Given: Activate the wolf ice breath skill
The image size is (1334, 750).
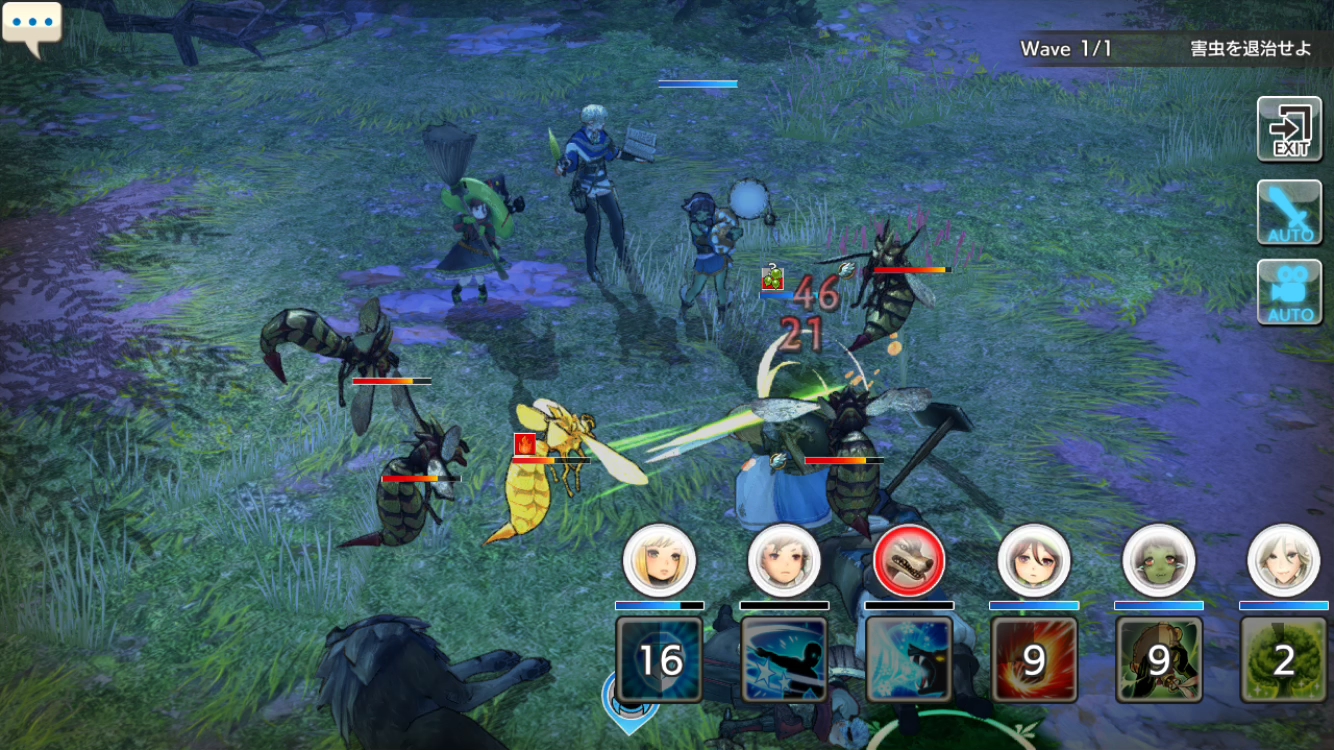Looking at the screenshot, I should pos(909,659).
